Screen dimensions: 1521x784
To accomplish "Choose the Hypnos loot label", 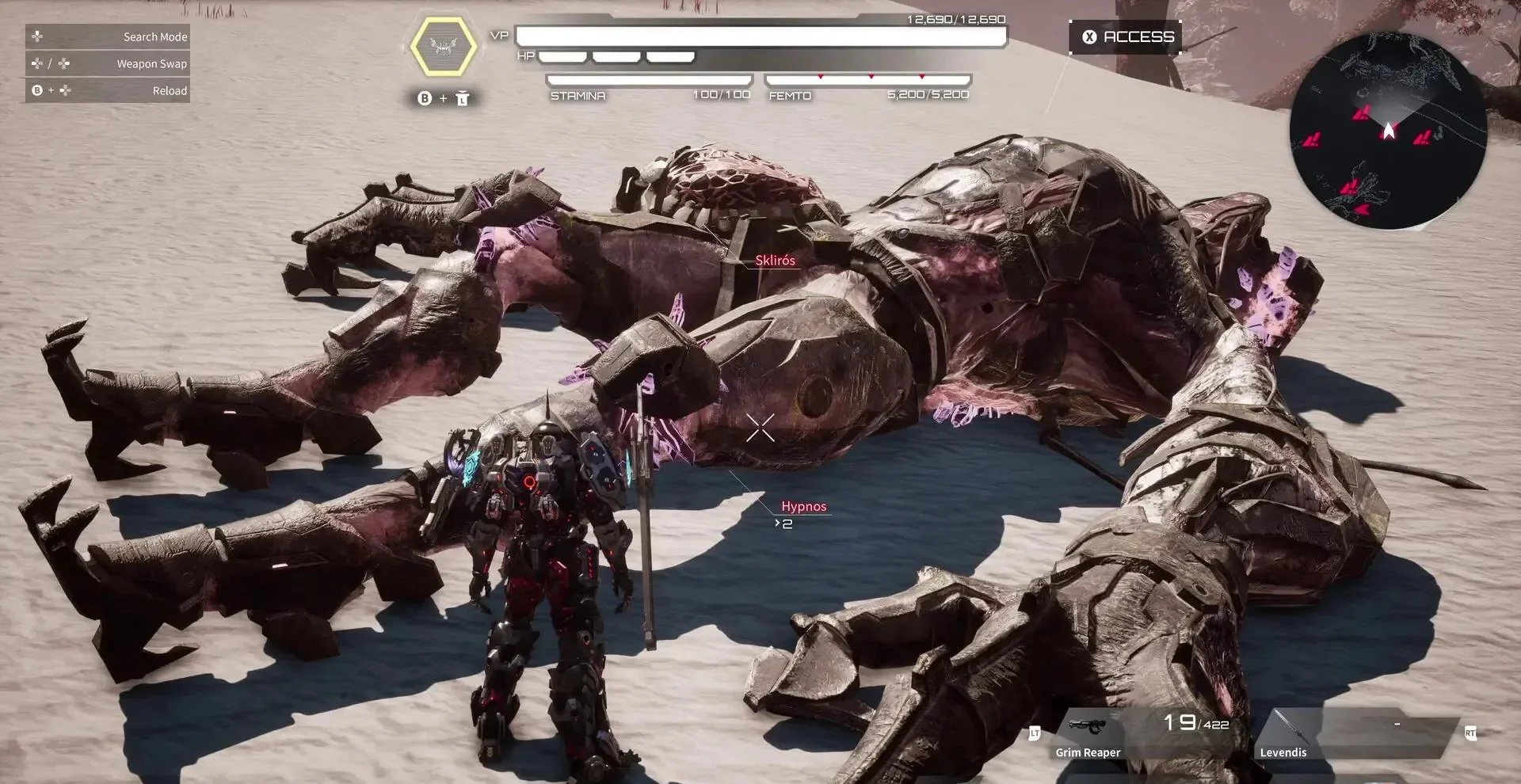I will coord(803,507).
